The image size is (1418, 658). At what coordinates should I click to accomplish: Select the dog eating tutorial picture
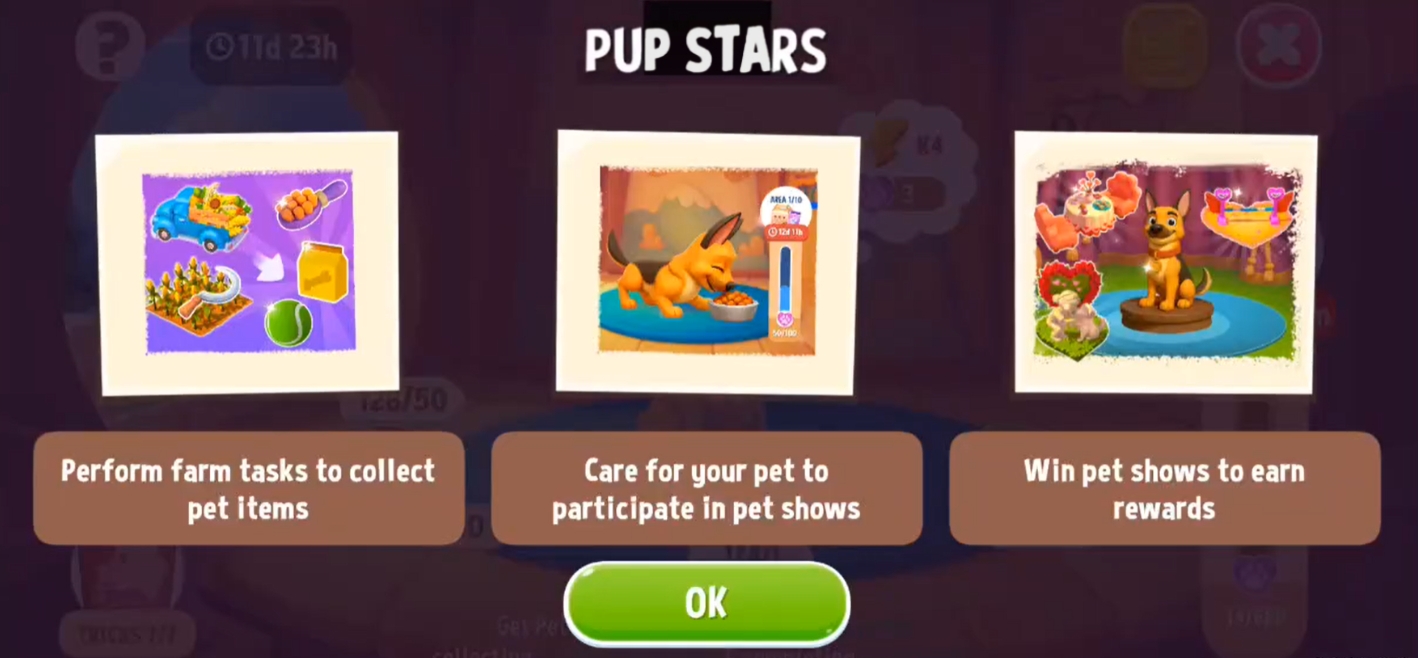pos(707,262)
